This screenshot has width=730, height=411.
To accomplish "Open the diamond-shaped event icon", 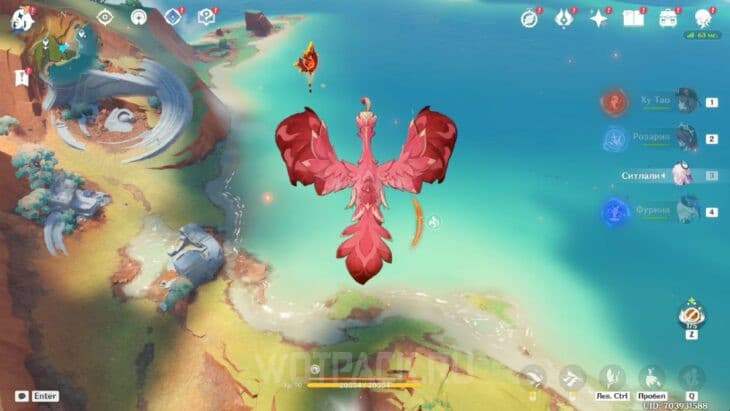I will [x=173, y=16].
